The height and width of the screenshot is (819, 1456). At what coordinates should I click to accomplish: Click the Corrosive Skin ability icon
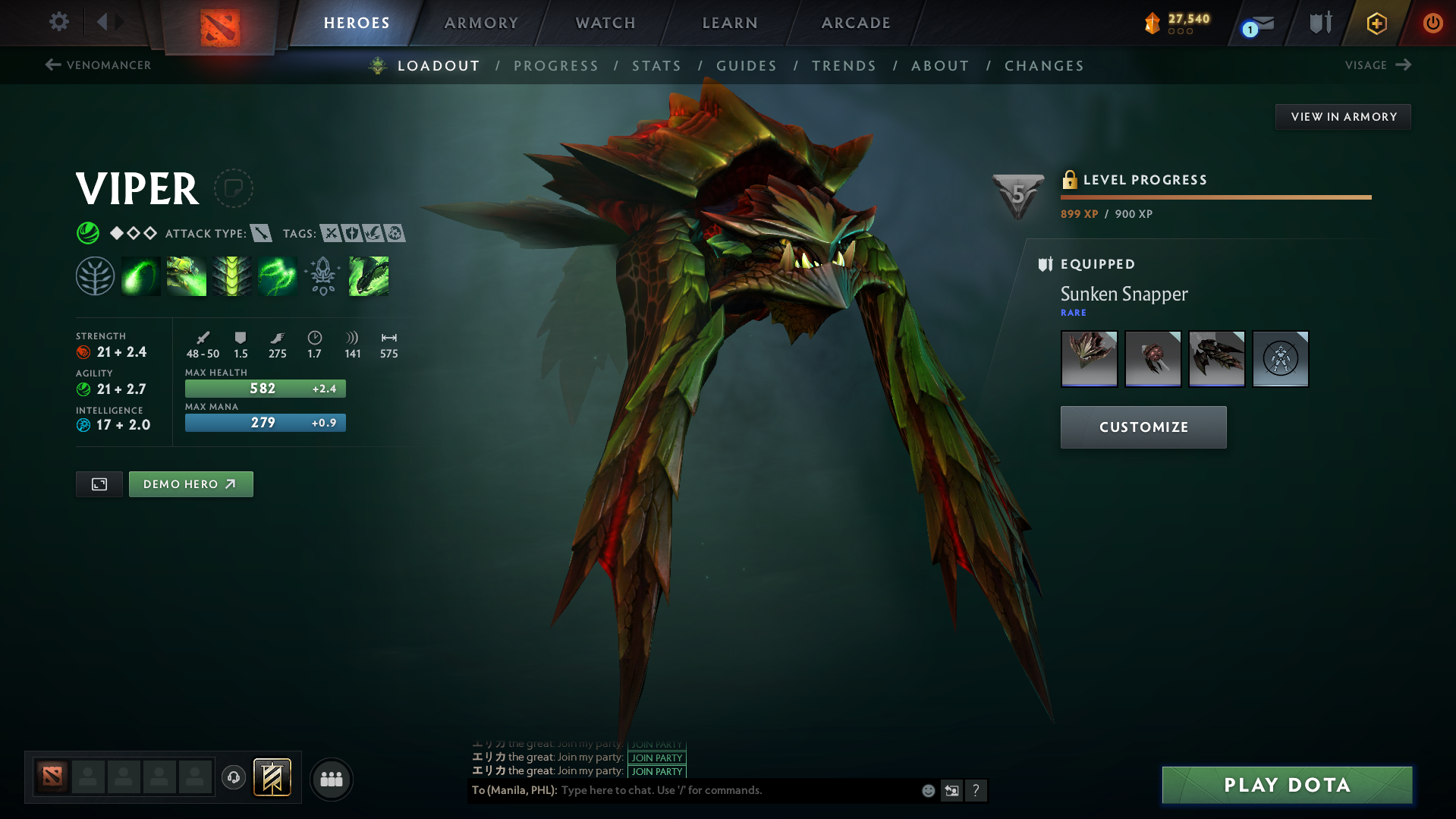coord(231,276)
